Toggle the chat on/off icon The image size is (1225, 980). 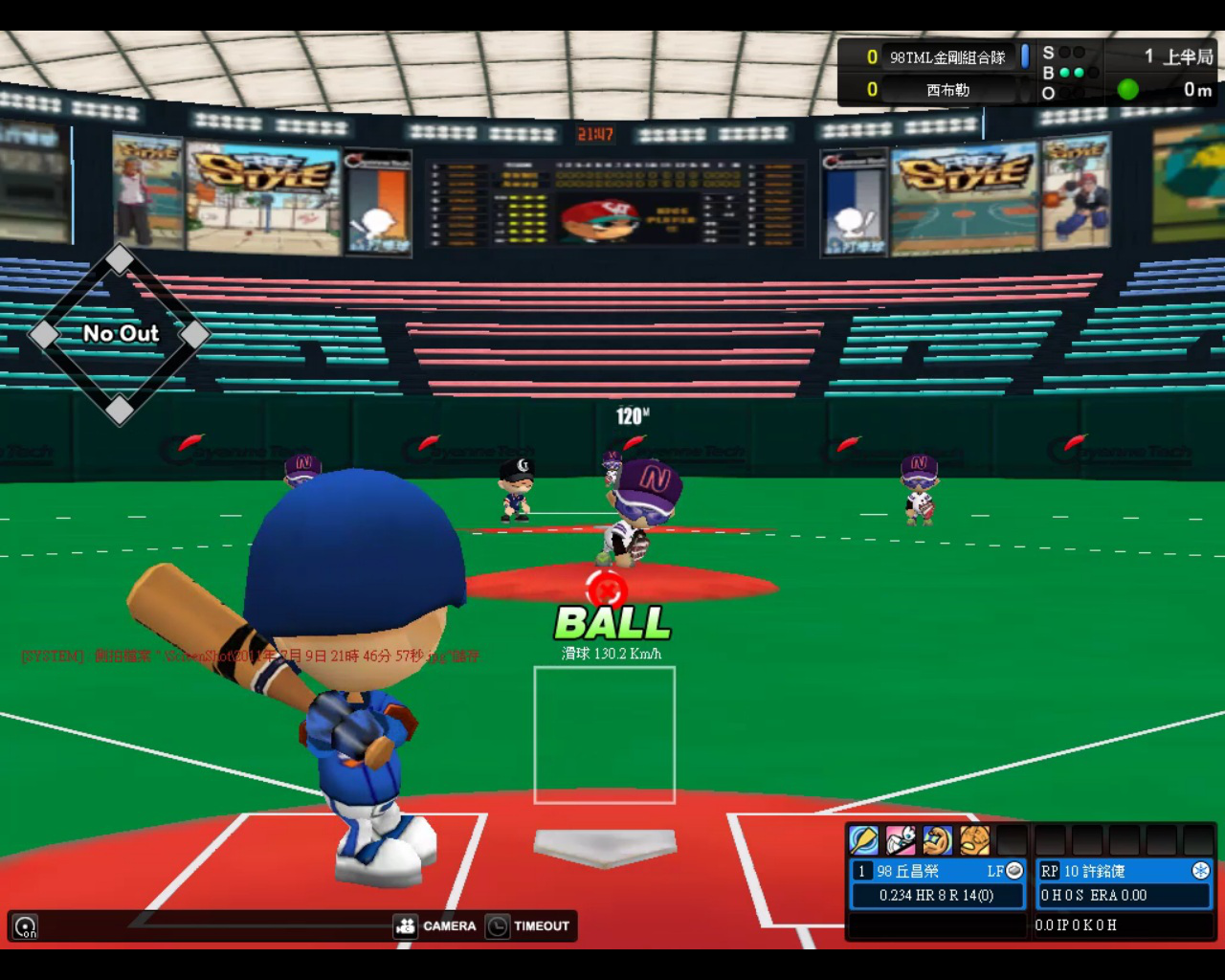26,926
